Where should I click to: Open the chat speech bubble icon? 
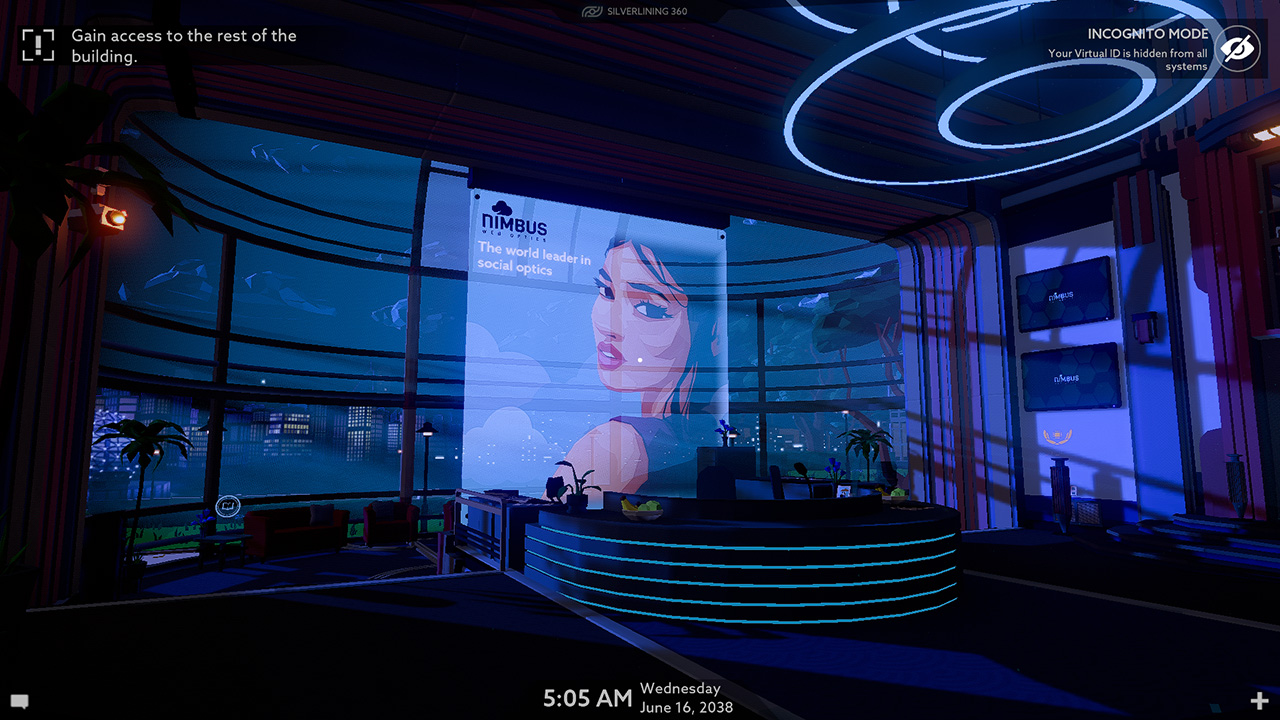[20, 700]
